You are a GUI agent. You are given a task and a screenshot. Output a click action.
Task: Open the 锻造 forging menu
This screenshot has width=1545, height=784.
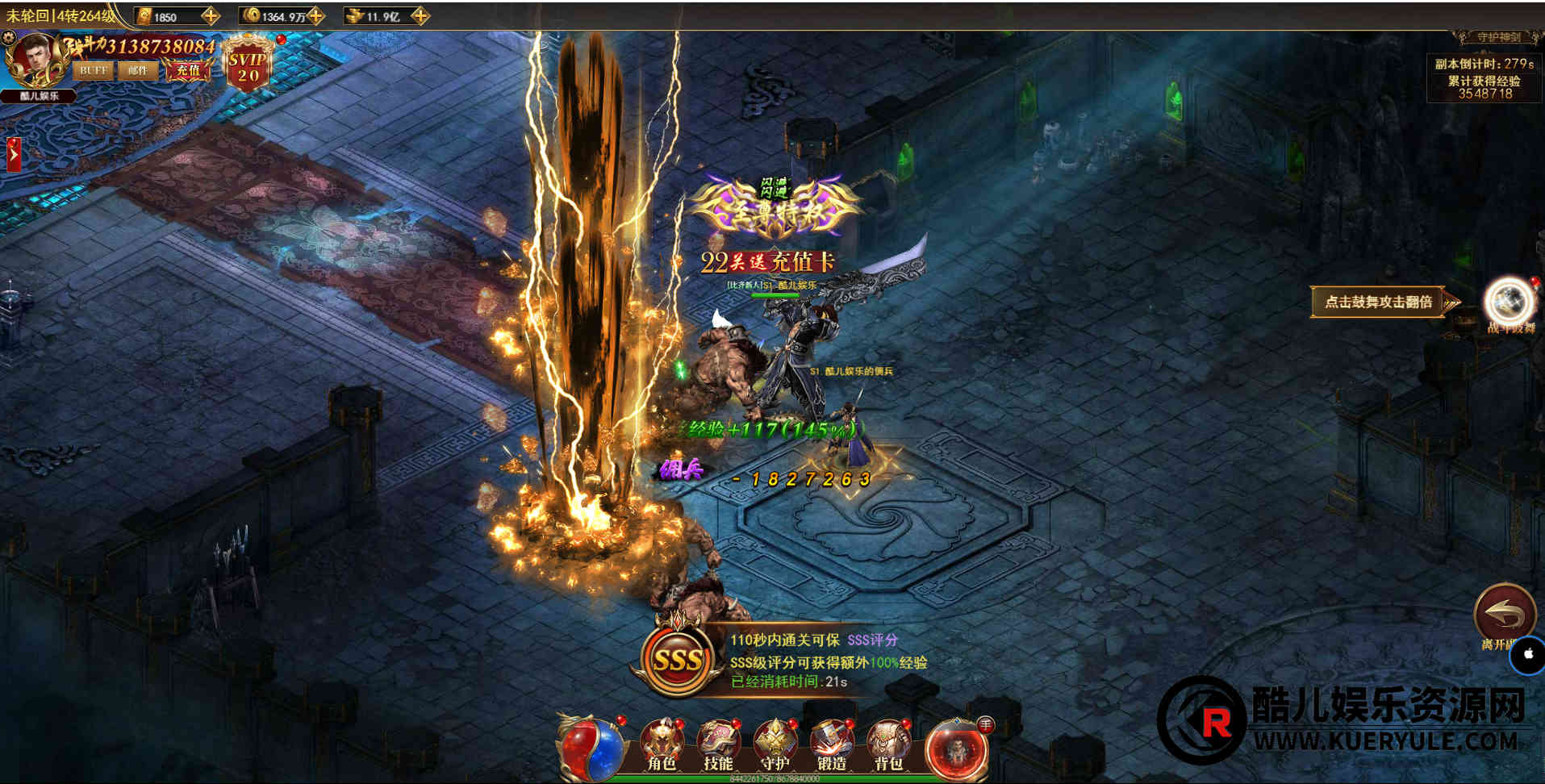(x=832, y=744)
